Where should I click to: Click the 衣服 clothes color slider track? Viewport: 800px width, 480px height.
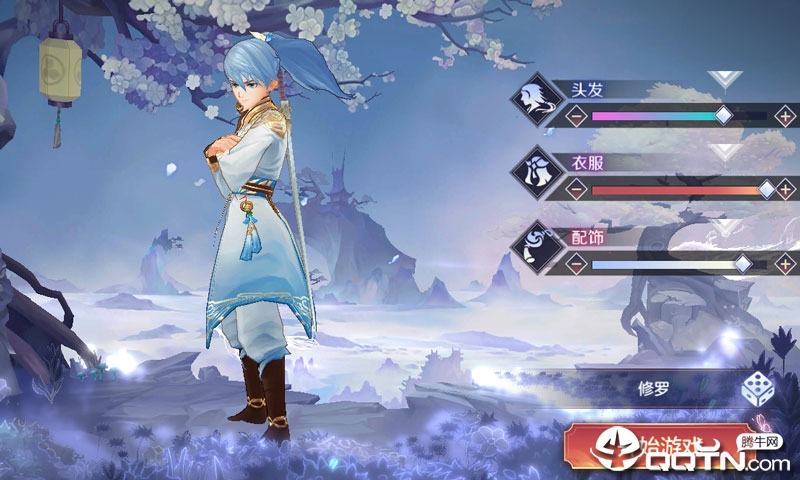point(680,189)
